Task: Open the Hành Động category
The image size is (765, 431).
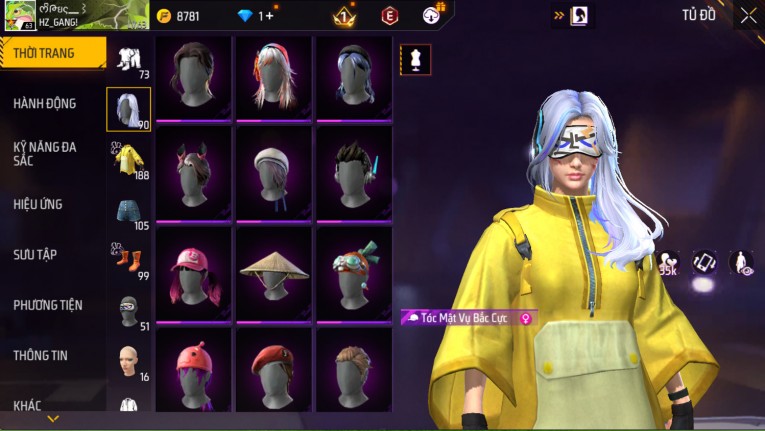Action: coord(45,103)
